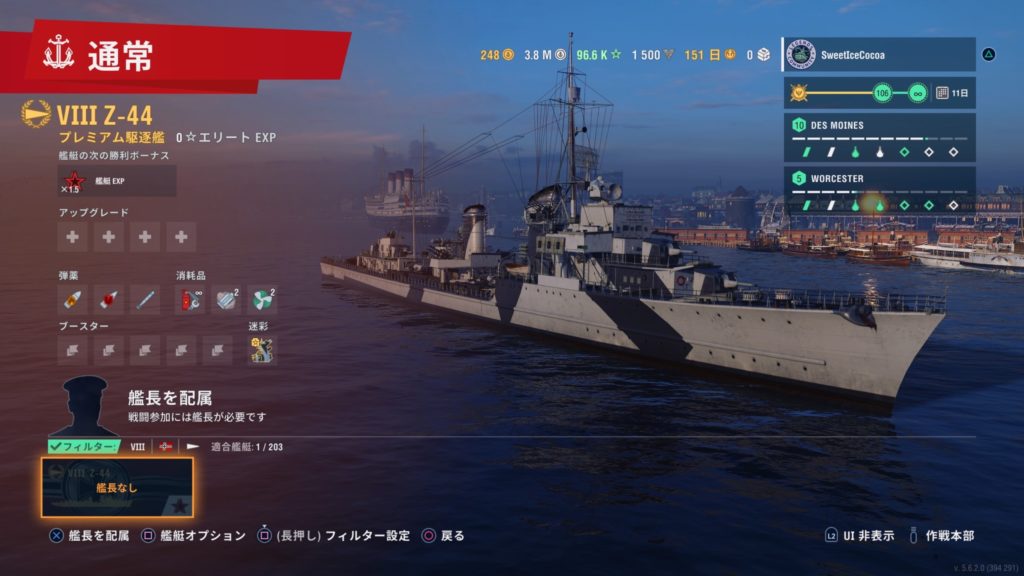Choose the propeller engine boost consumable
1024x576 pixels.
click(x=263, y=298)
